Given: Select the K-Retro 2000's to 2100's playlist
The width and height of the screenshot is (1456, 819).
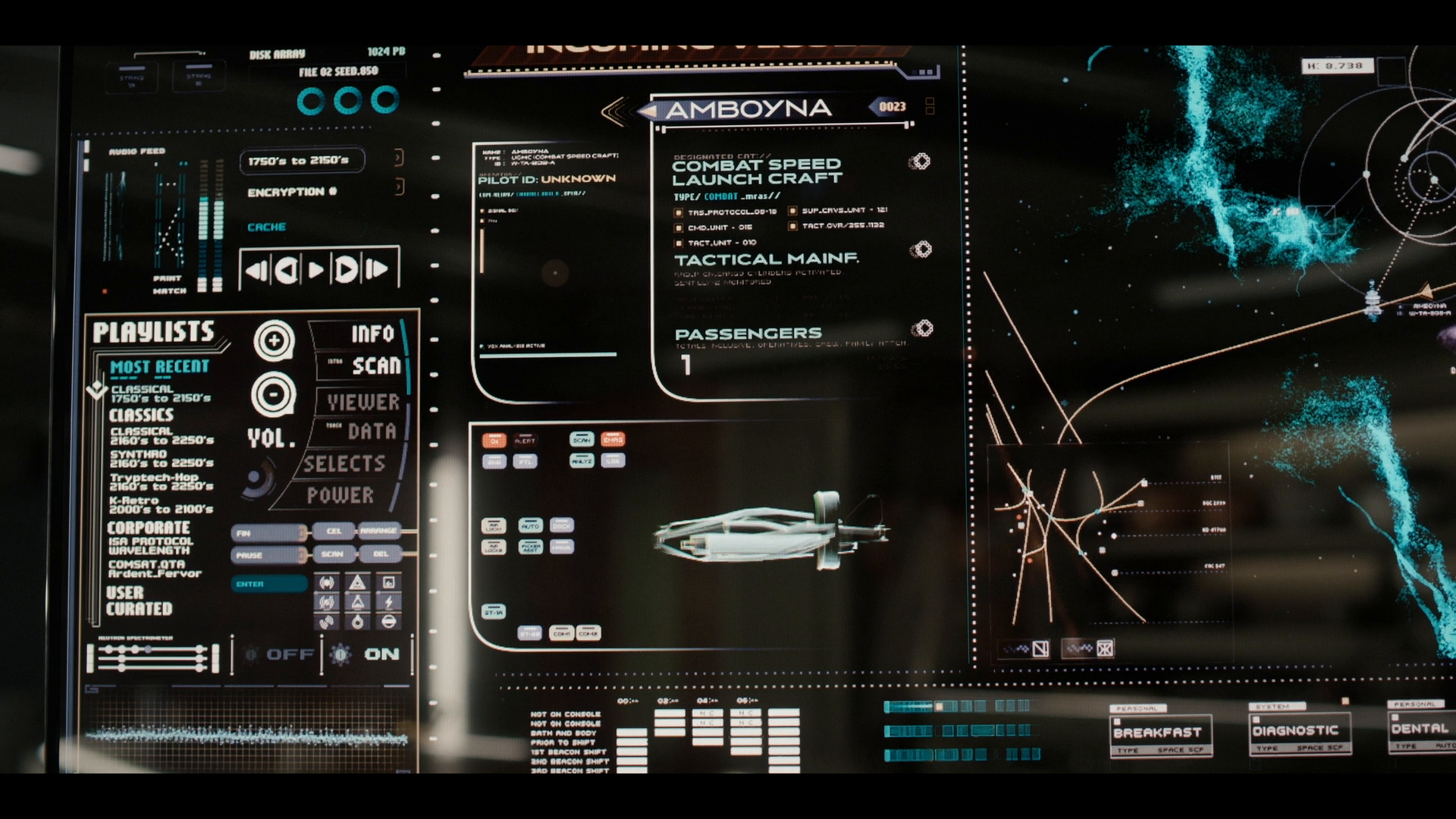Looking at the screenshot, I should click(161, 504).
